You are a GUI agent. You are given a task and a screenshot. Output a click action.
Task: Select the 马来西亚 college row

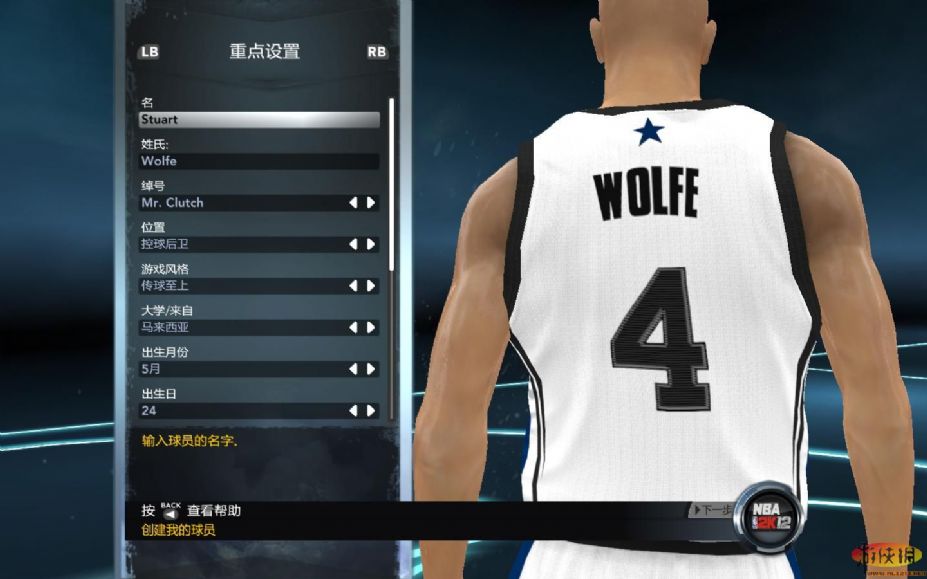click(x=240, y=327)
